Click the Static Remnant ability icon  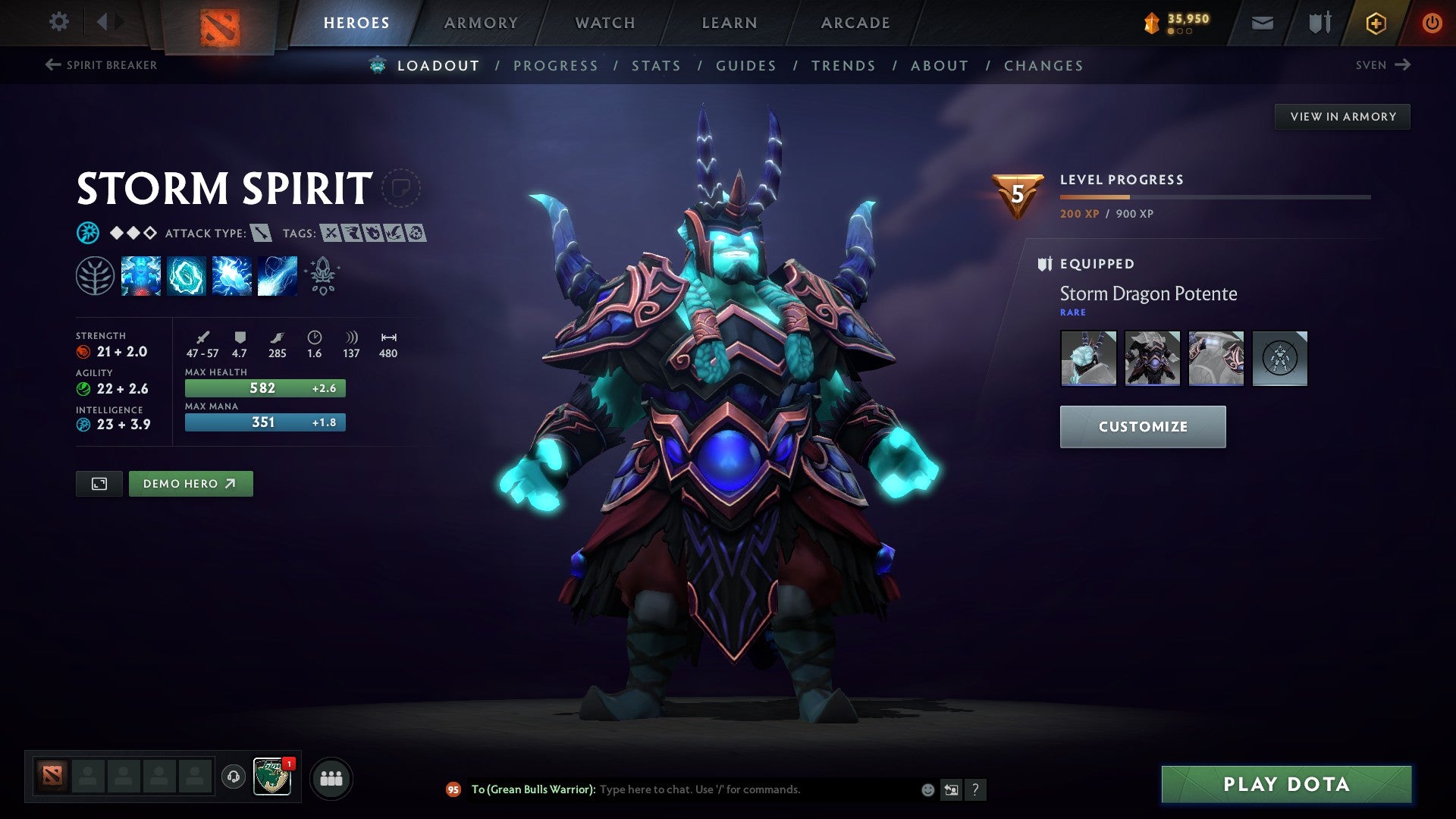coord(142,275)
